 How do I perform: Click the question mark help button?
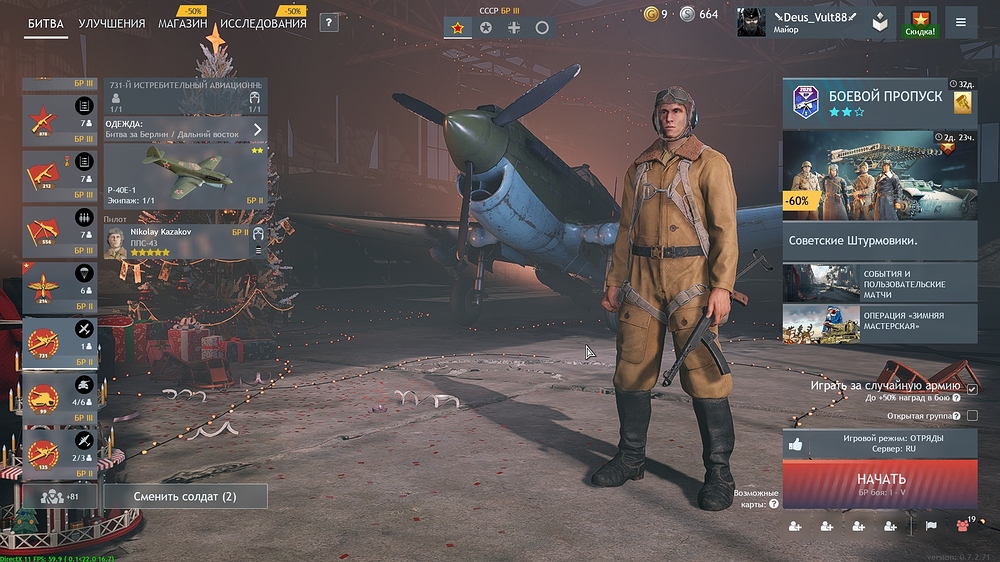coord(329,23)
